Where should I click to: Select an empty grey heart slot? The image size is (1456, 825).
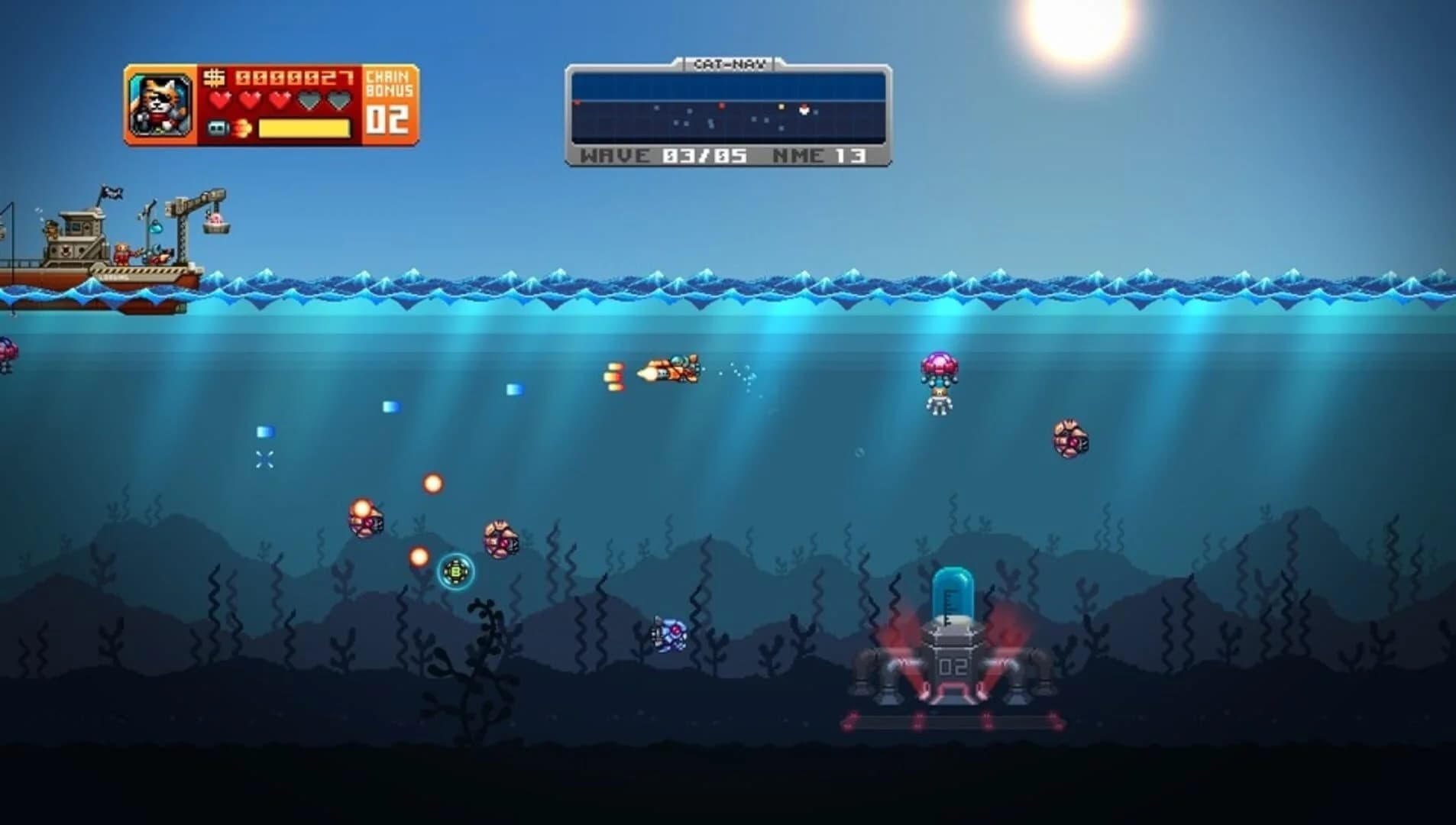coord(312,99)
